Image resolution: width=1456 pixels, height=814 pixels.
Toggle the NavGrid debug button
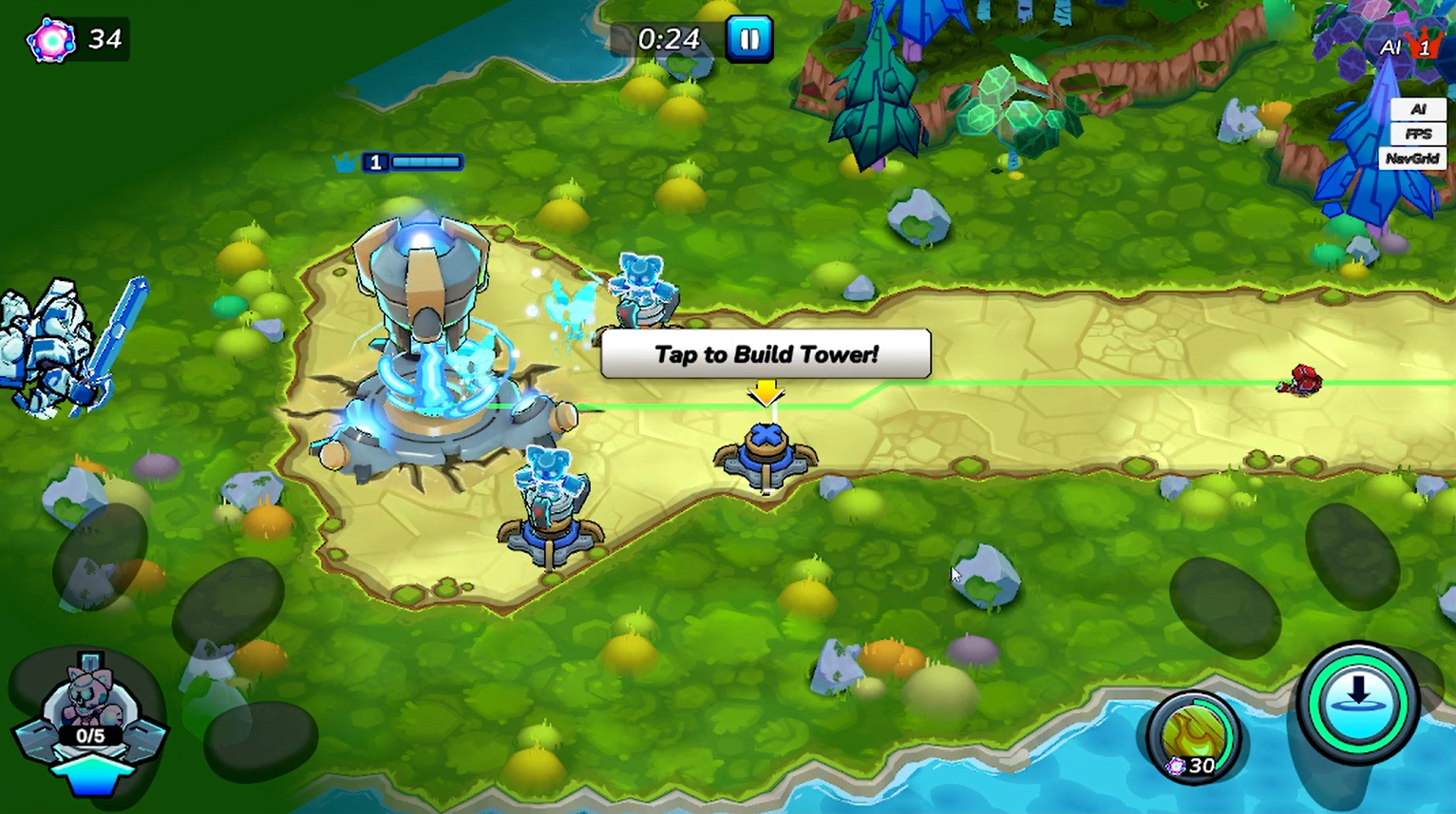1412,159
